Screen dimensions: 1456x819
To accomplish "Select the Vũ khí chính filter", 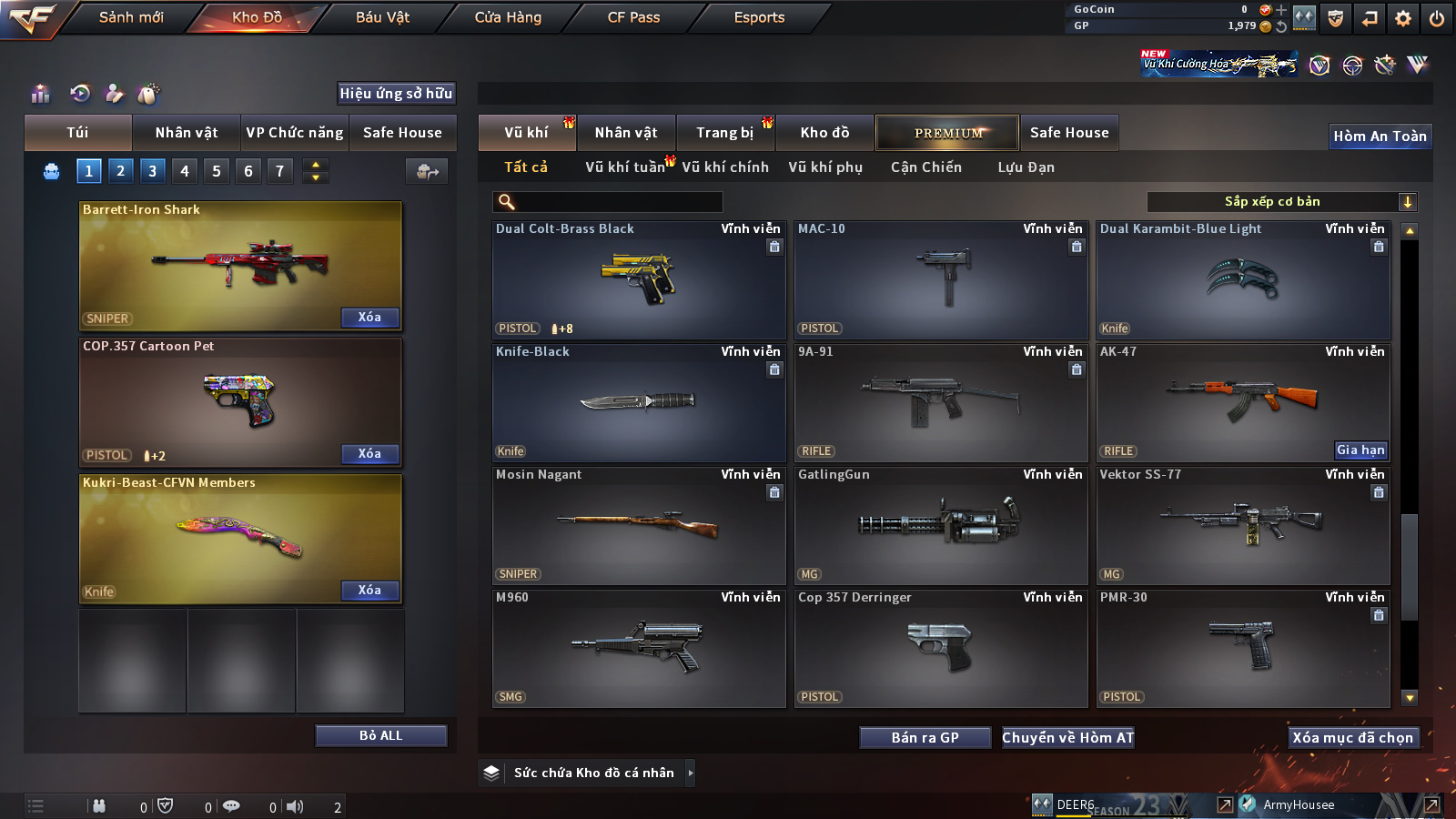I will (725, 167).
